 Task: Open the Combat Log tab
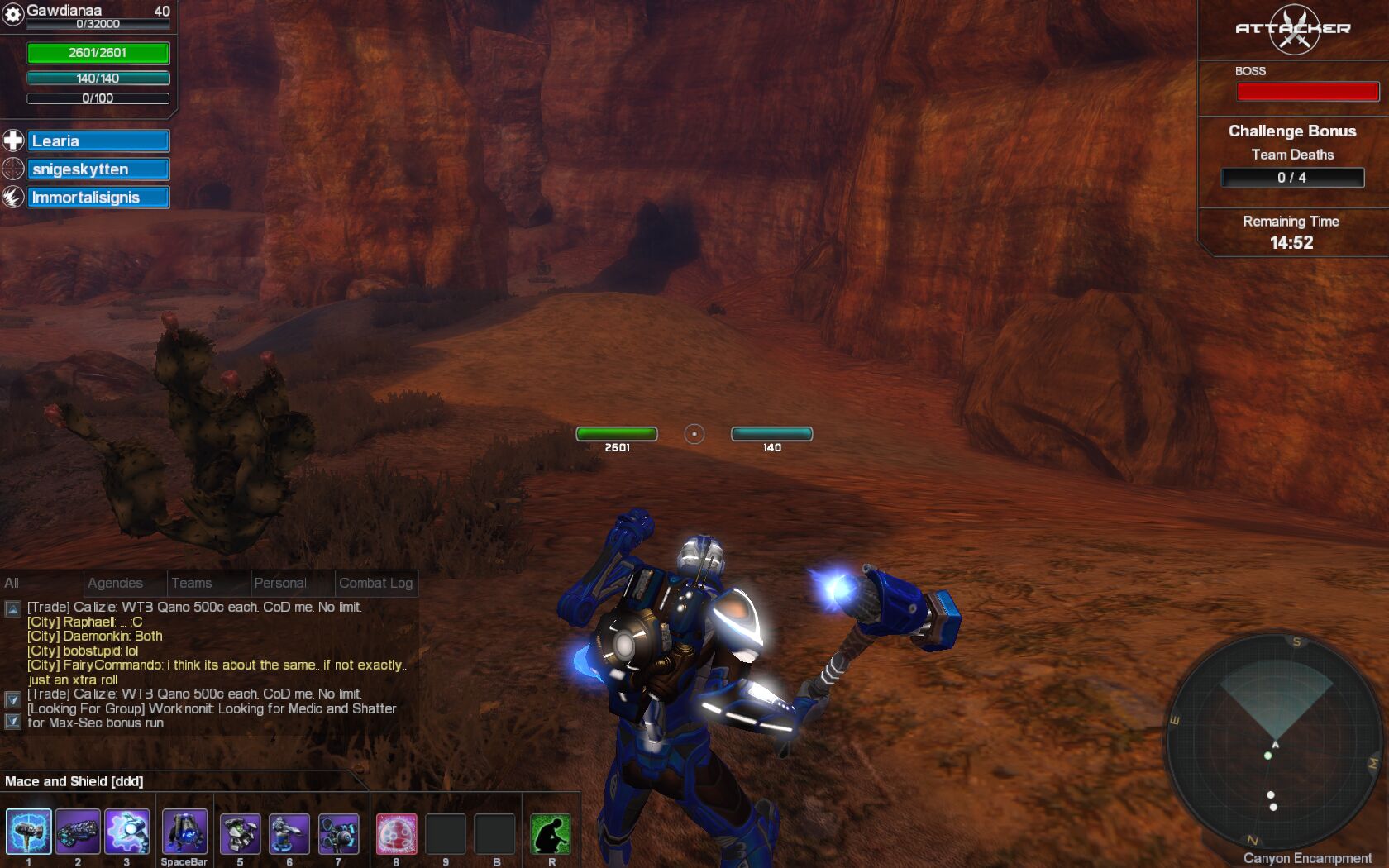375,583
